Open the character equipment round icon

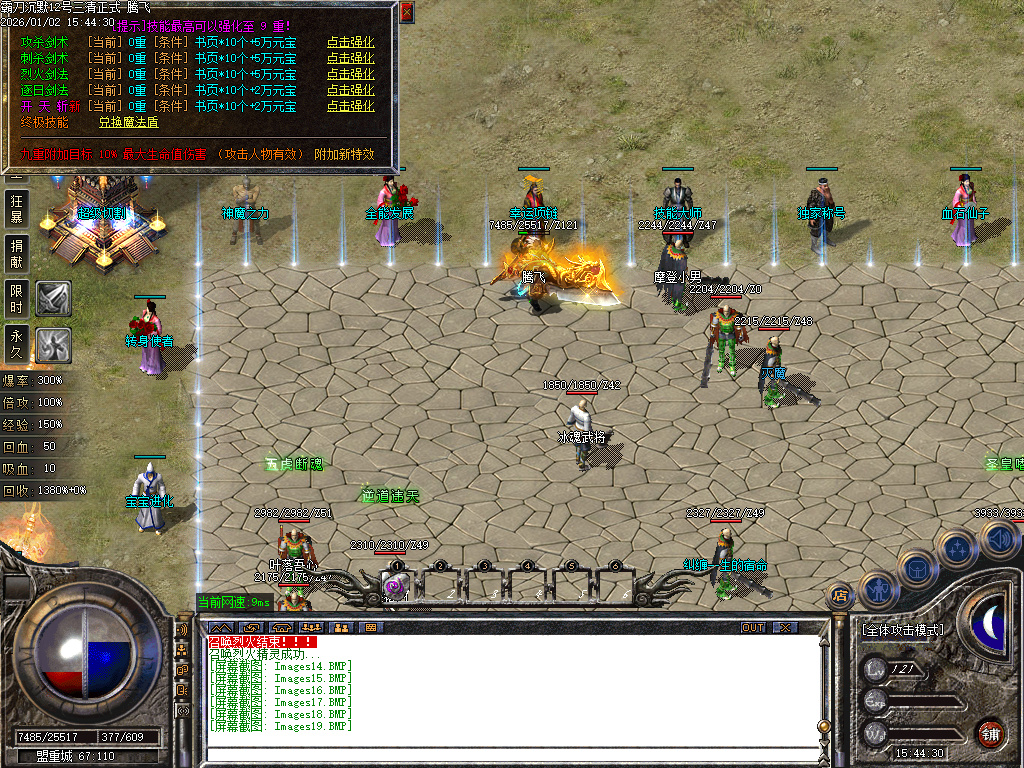(x=876, y=587)
